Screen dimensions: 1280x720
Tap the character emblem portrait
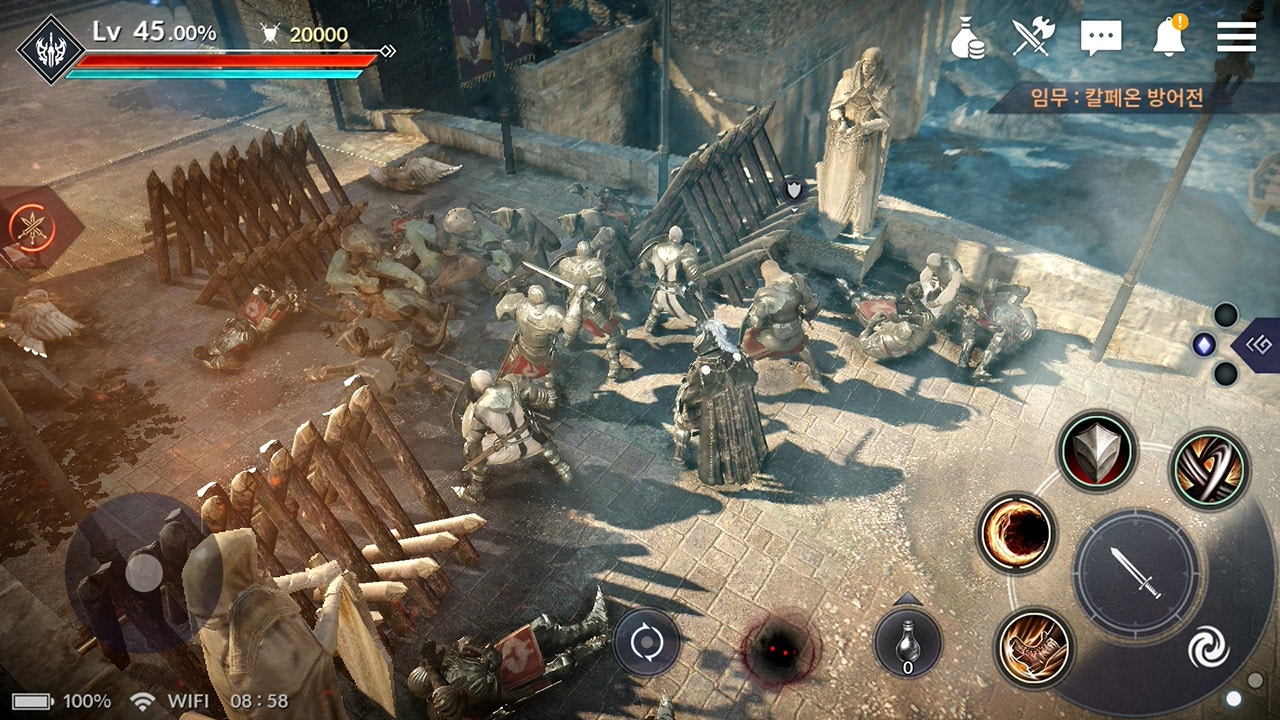[42, 46]
